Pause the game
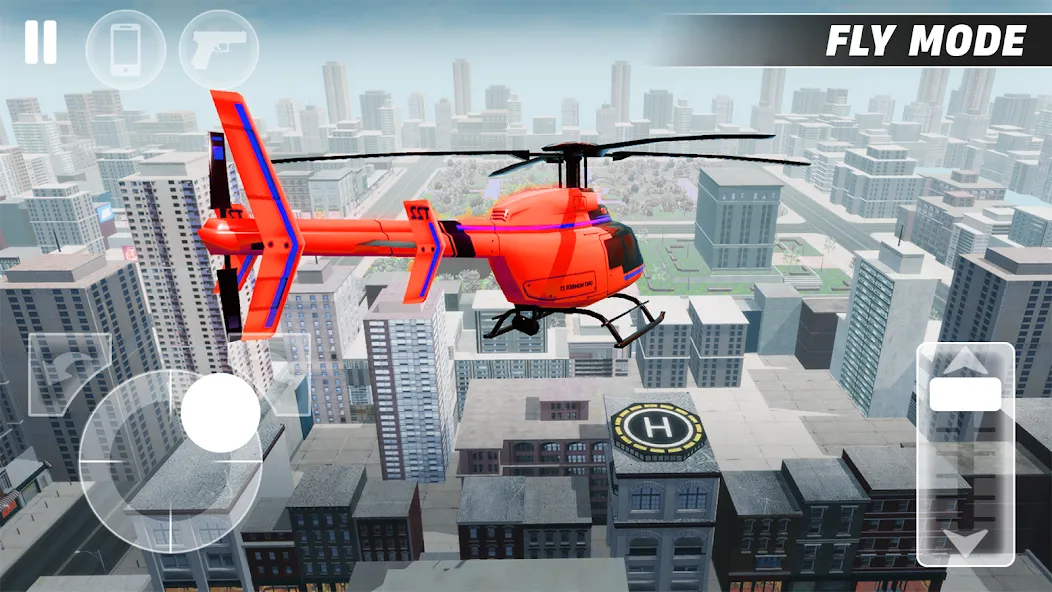 pos(40,43)
